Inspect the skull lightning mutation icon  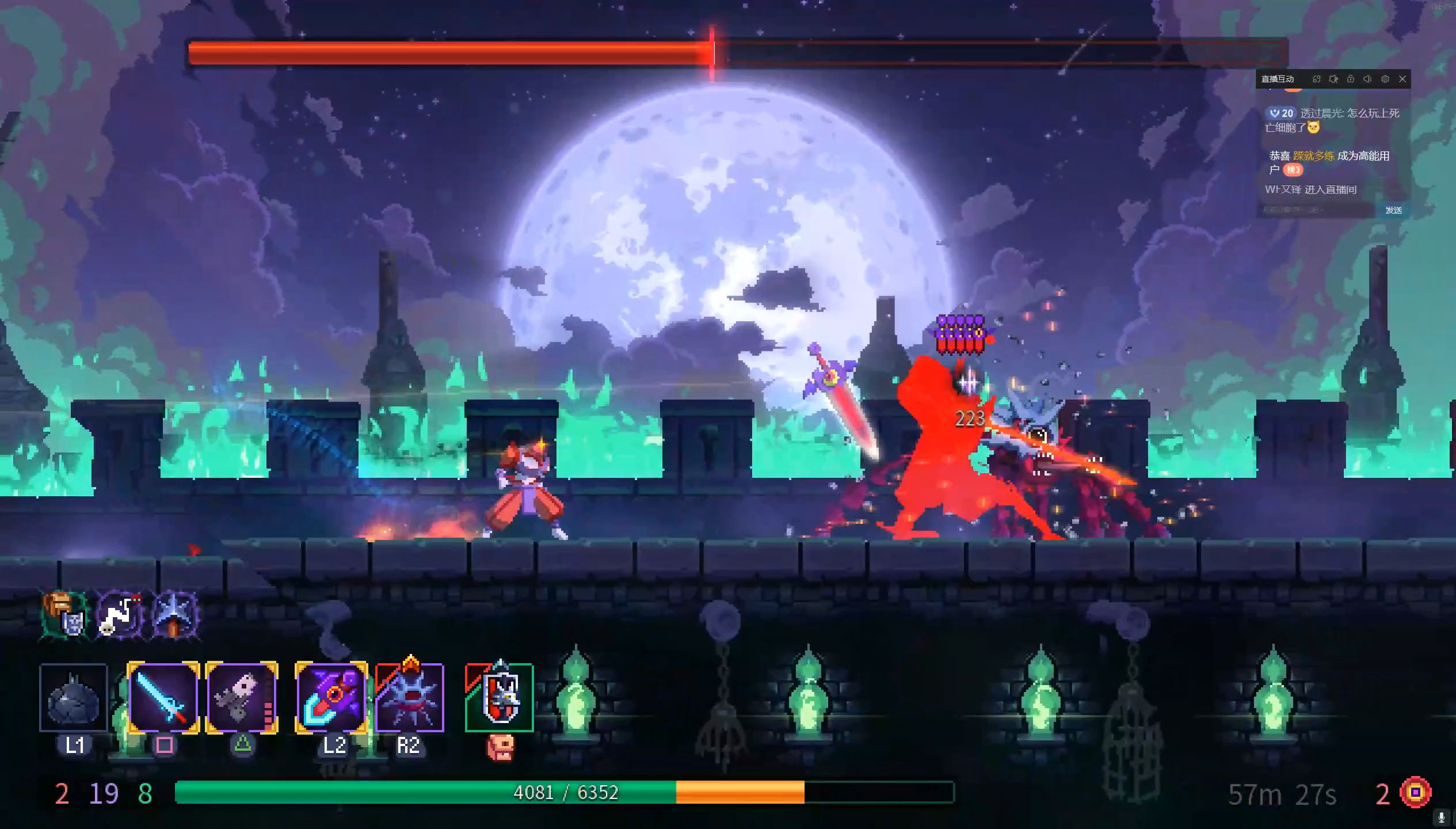pos(120,615)
